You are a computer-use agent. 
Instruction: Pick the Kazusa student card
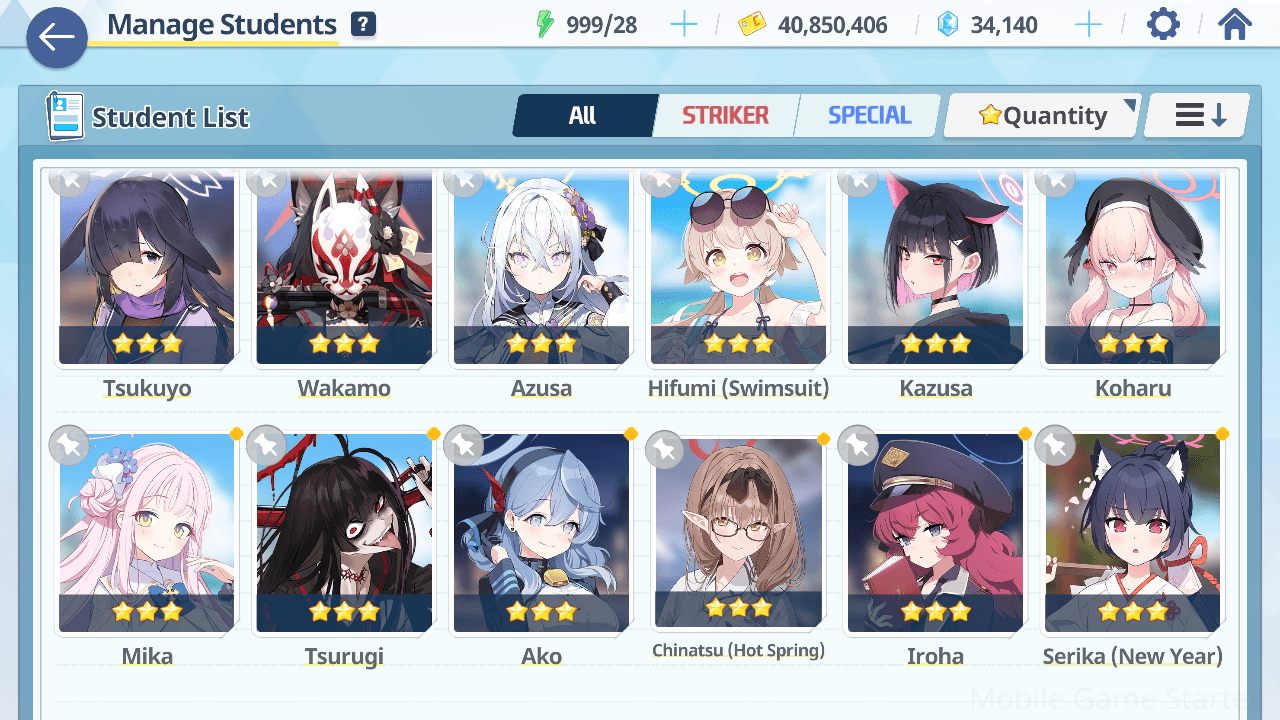pos(935,270)
